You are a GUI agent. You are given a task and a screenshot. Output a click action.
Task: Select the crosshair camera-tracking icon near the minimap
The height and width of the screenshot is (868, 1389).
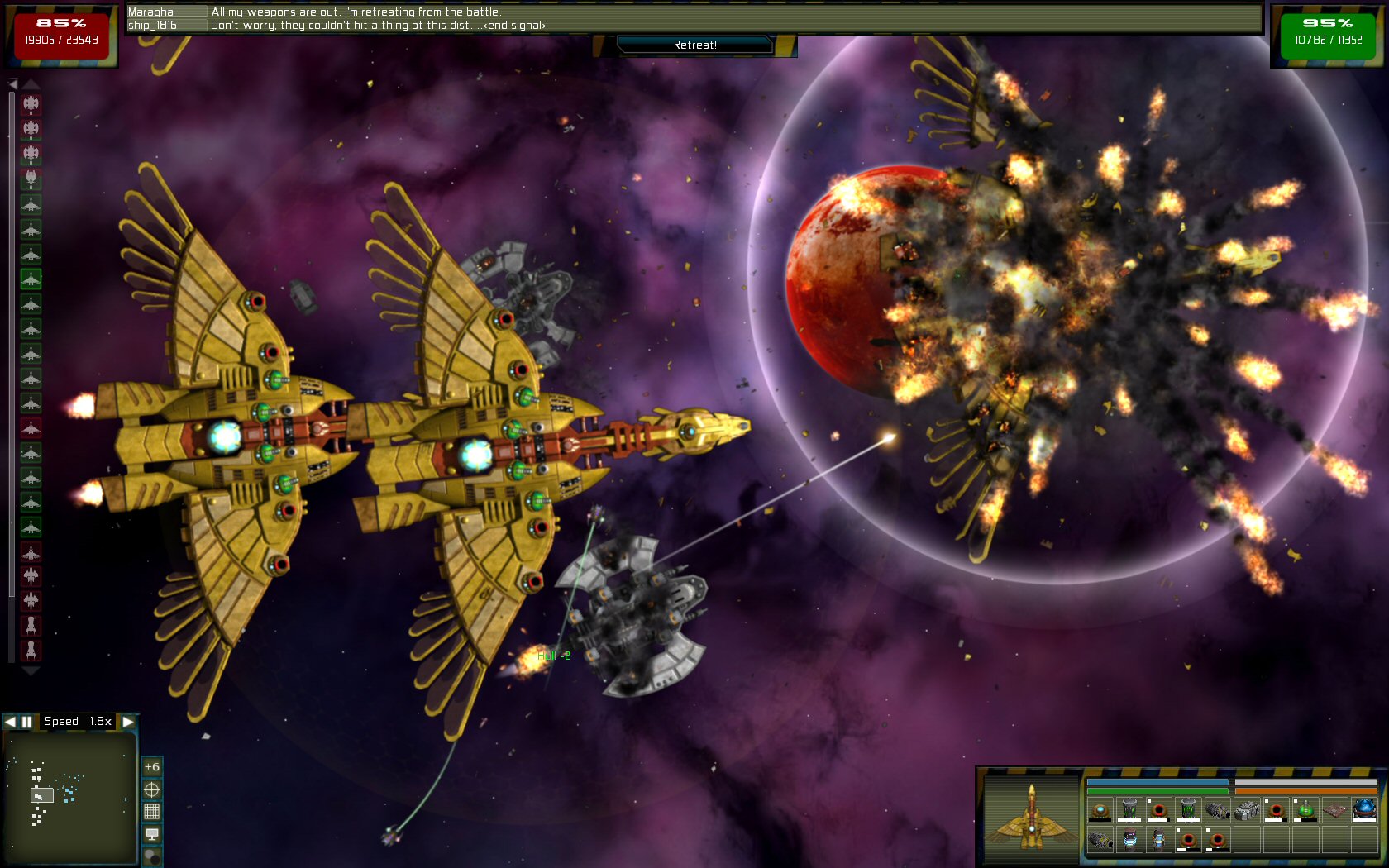click(x=152, y=789)
